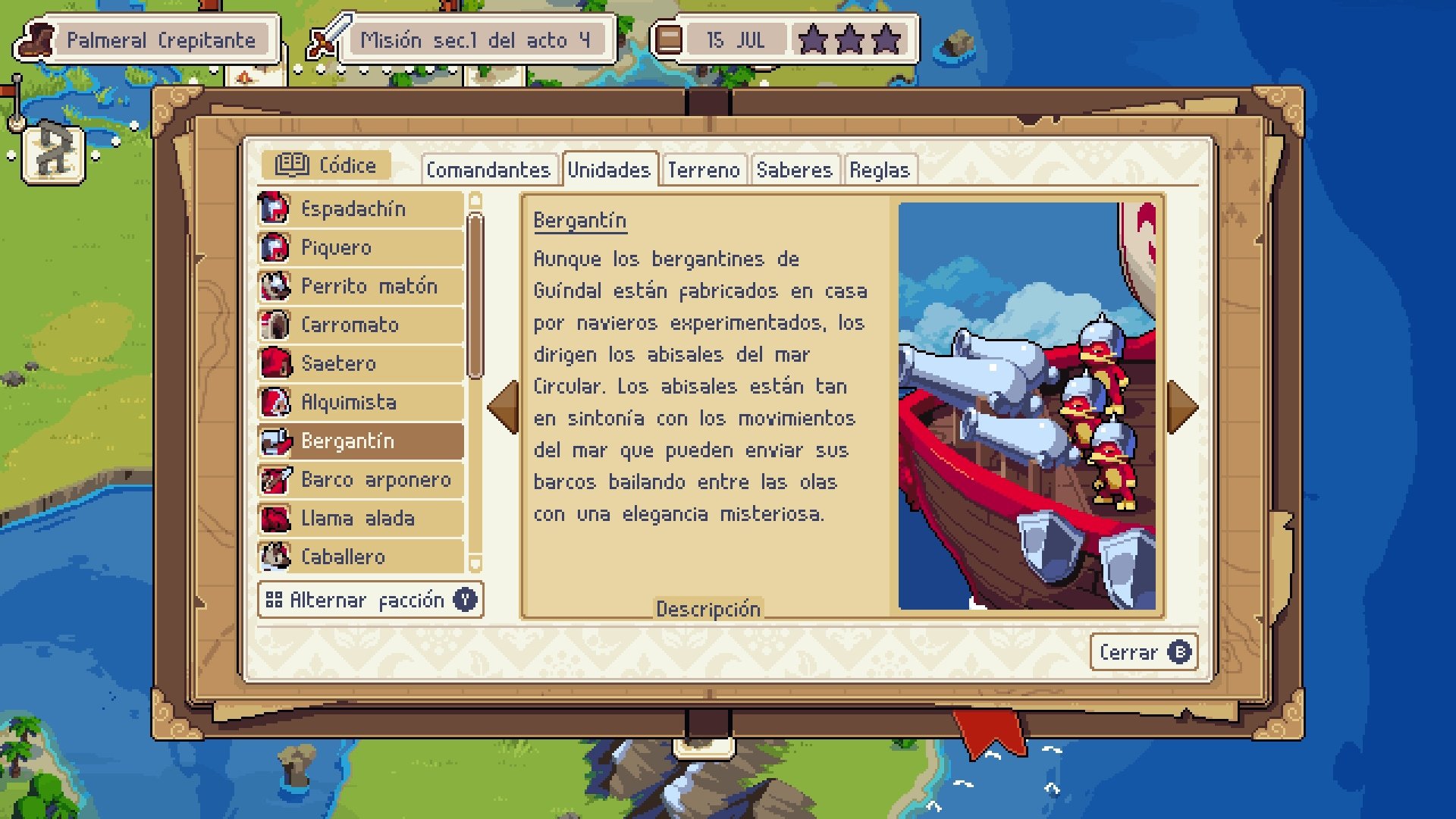Switch to the Terreno tab
1456x819 pixels.
(x=704, y=170)
